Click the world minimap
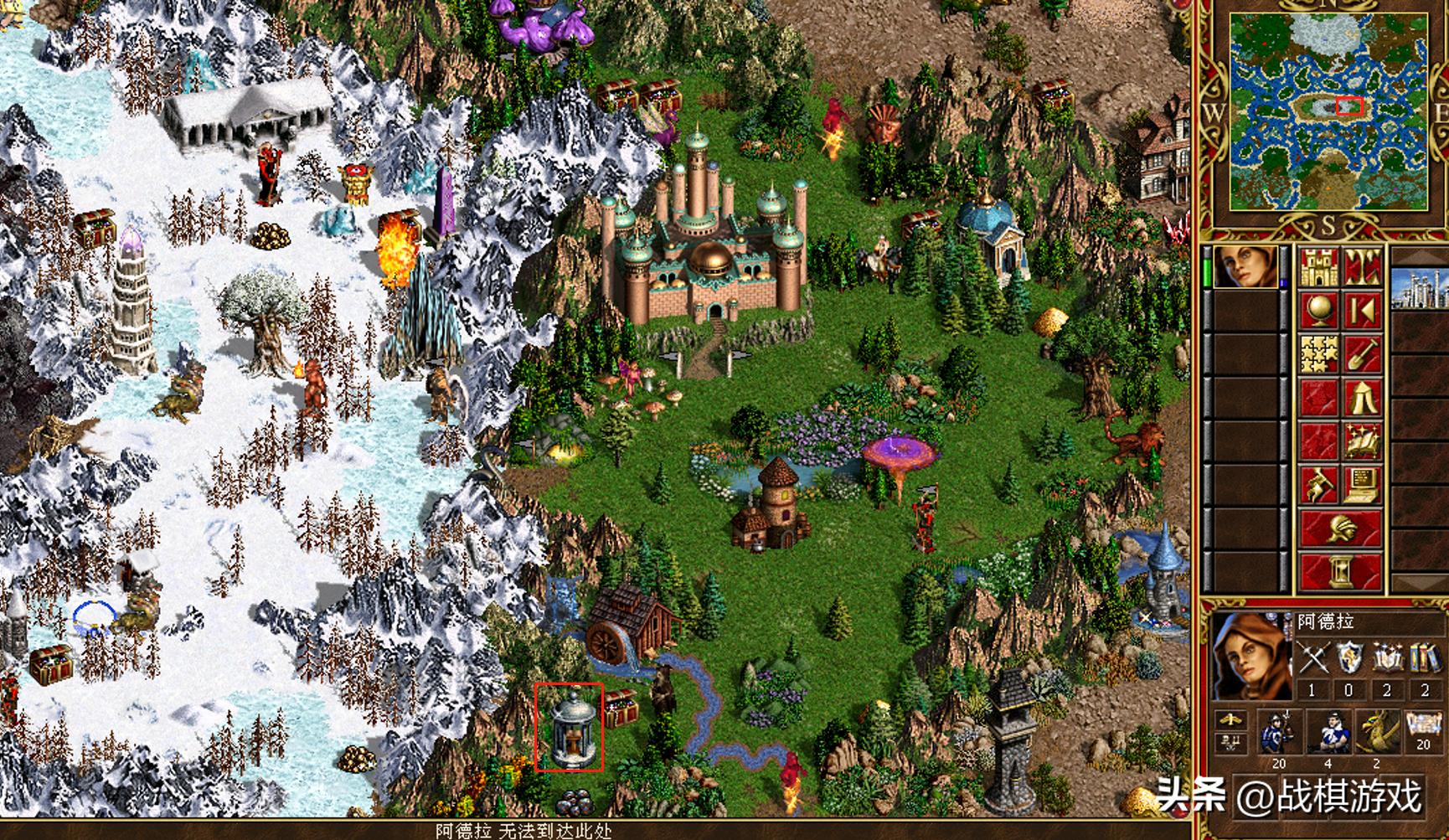Image resolution: width=1449 pixels, height=840 pixels. pos(1328,112)
